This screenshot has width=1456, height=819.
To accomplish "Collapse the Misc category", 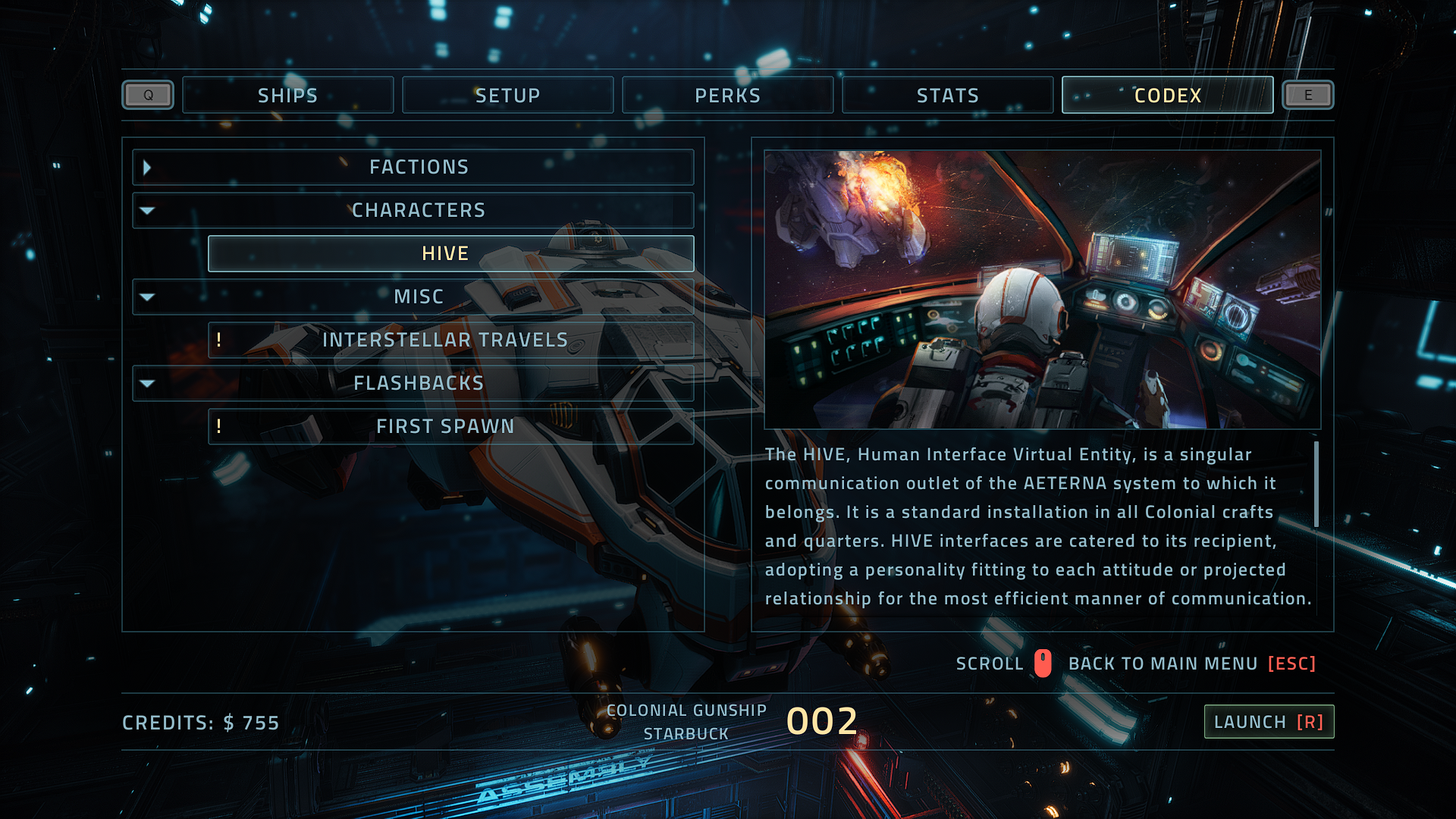I will [x=413, y=297].
